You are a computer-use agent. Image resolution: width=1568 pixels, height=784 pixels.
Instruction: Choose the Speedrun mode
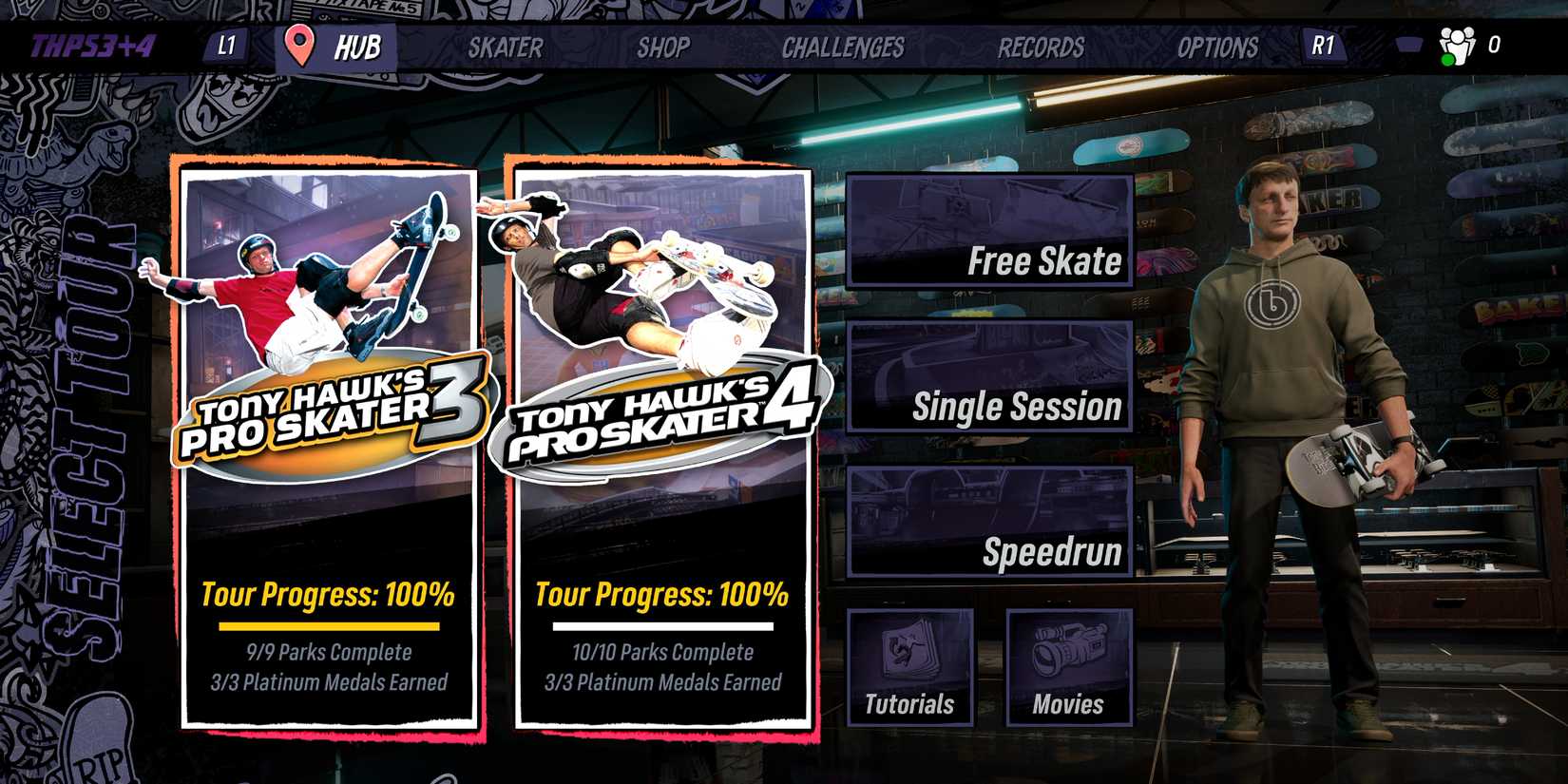tap(988, 524)
